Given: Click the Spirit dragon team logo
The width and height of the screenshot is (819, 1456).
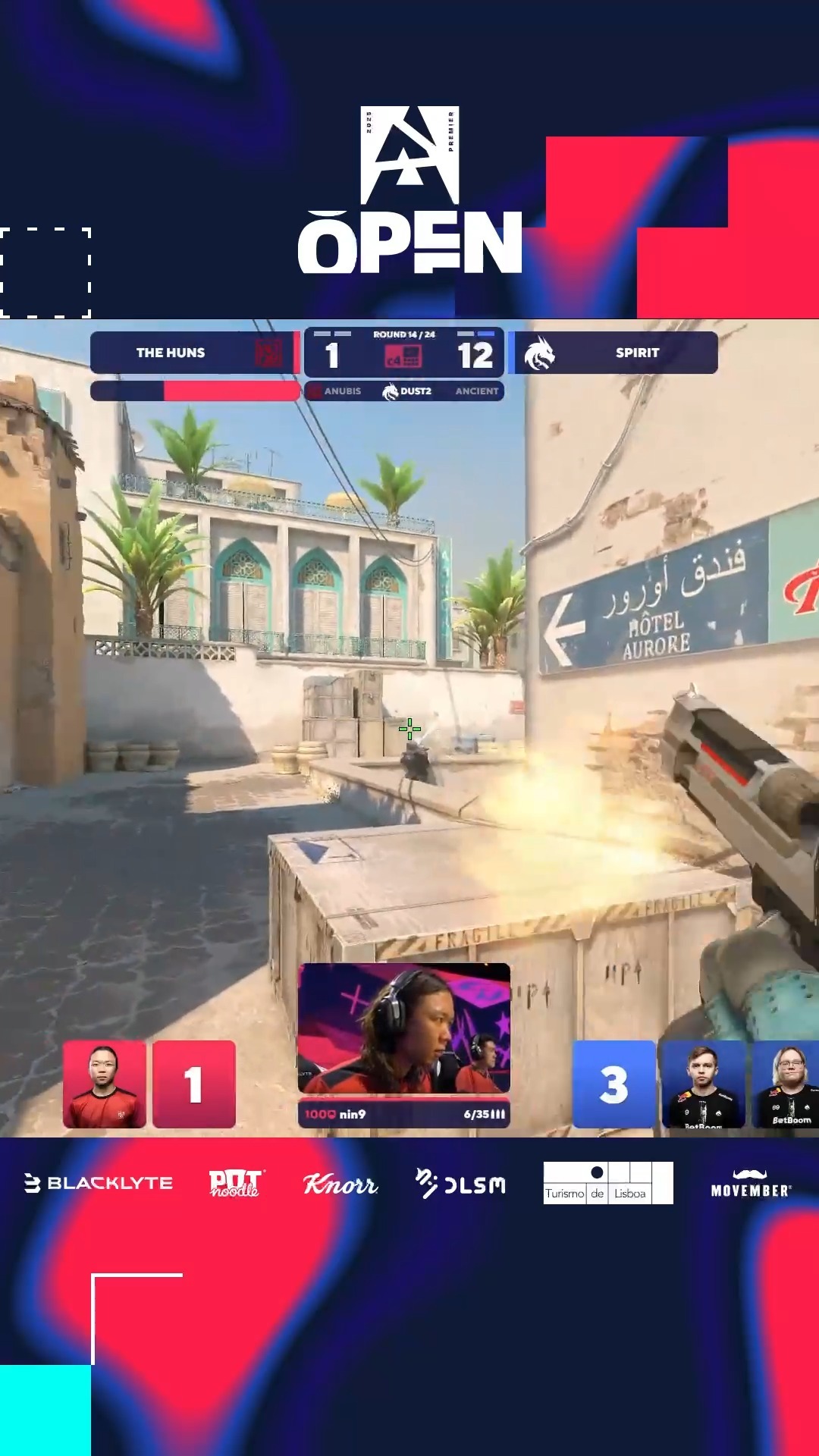Looking at the screenshot, I should coord(539,353).
